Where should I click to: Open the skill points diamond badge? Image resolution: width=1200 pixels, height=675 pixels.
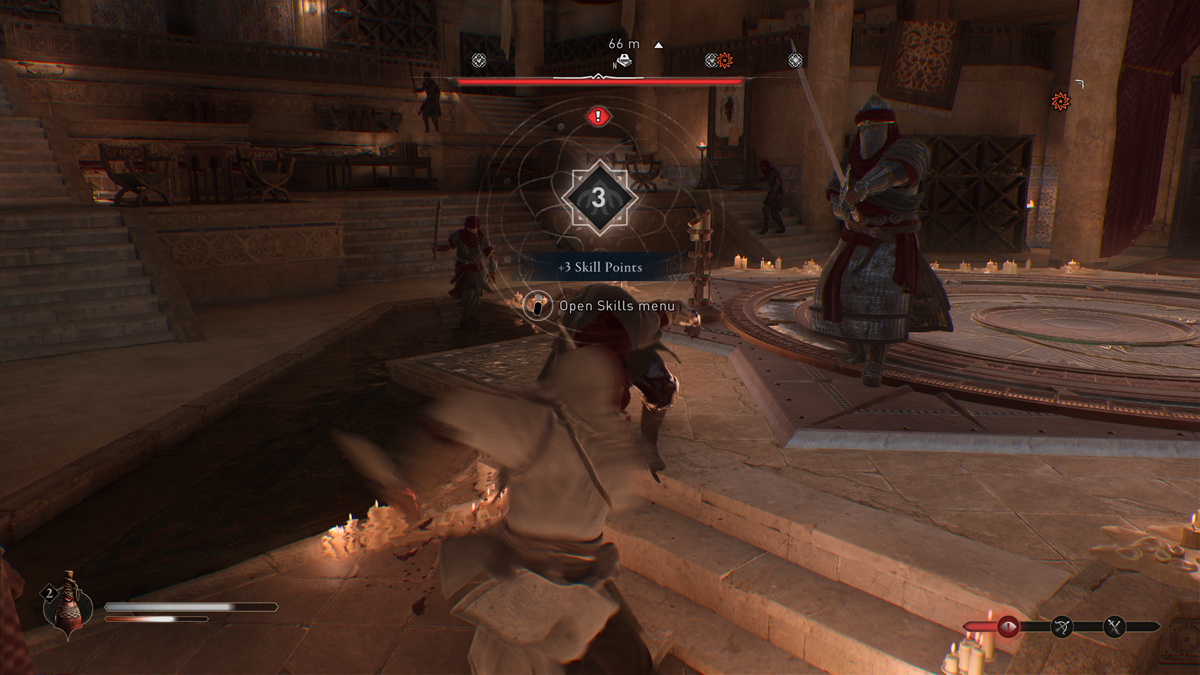pos(598,198)
